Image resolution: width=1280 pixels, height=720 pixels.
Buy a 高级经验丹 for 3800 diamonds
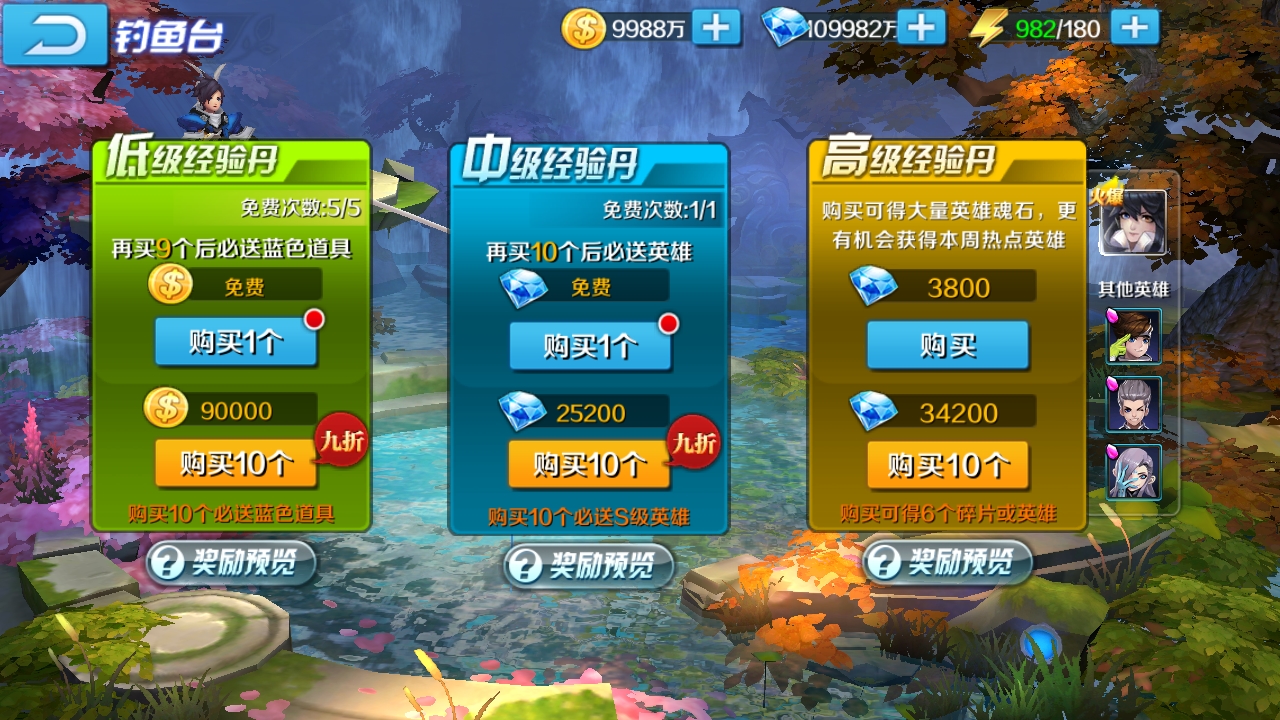pos(947,344)
